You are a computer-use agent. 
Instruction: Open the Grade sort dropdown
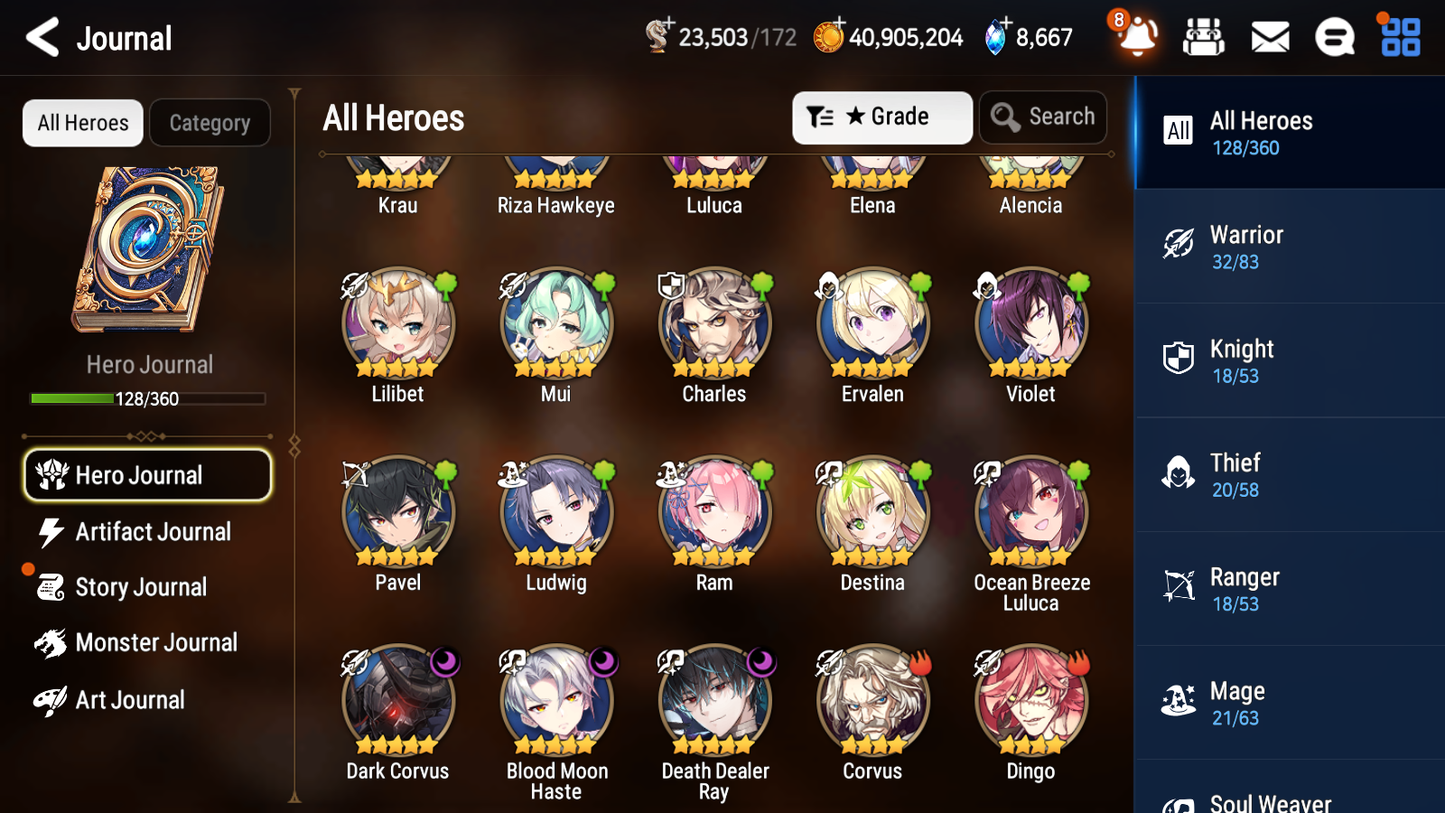[x=881, y=117]
